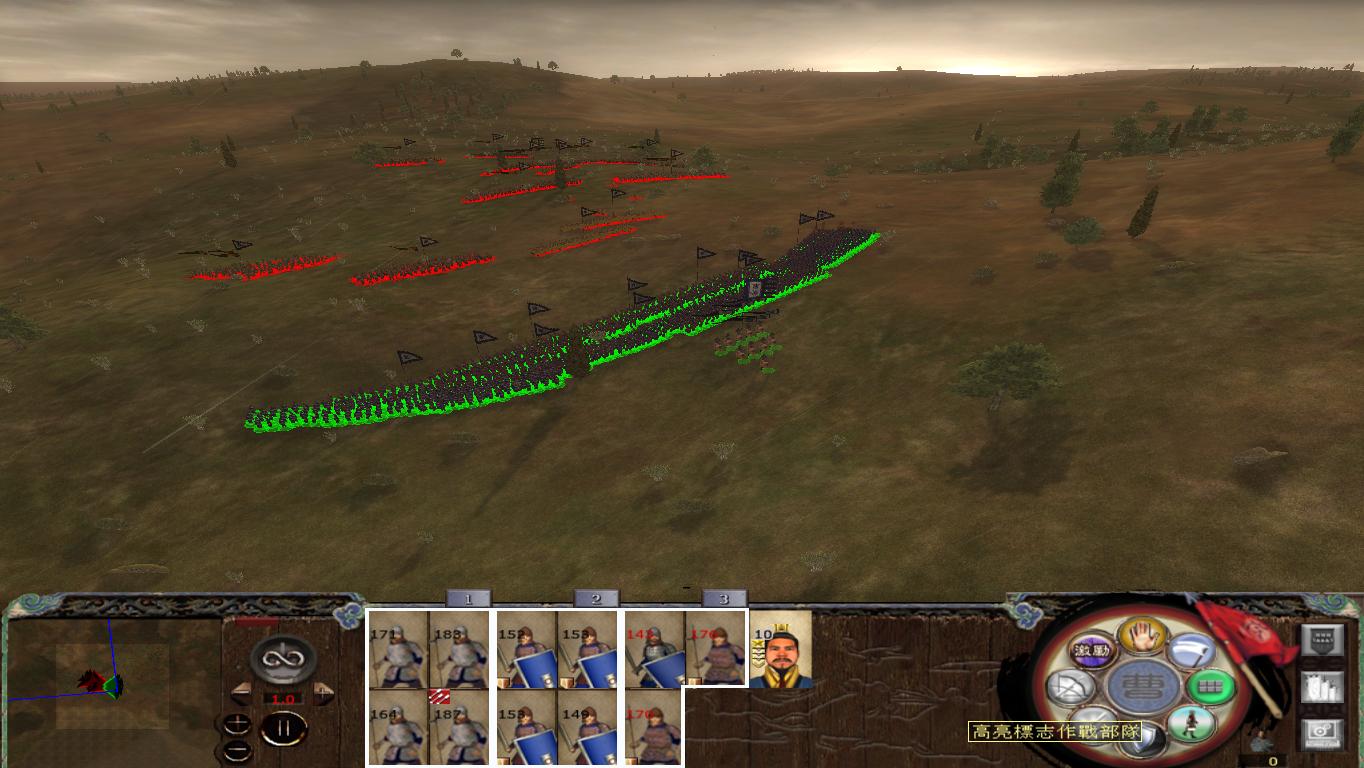Activate the 激勵 rally ability on the command wheel

pyautogui.click(x=1093, y=650)
